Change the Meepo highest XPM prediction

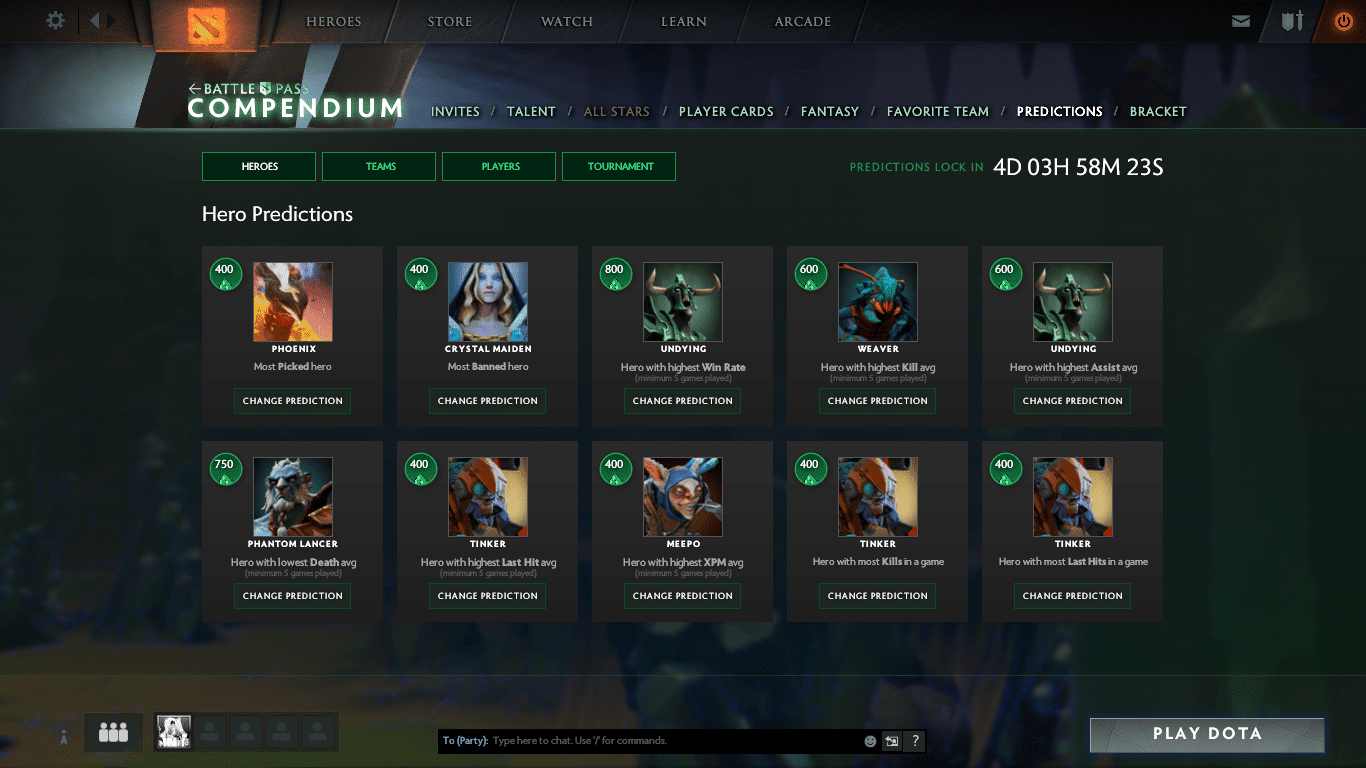(x=682, y=596)
